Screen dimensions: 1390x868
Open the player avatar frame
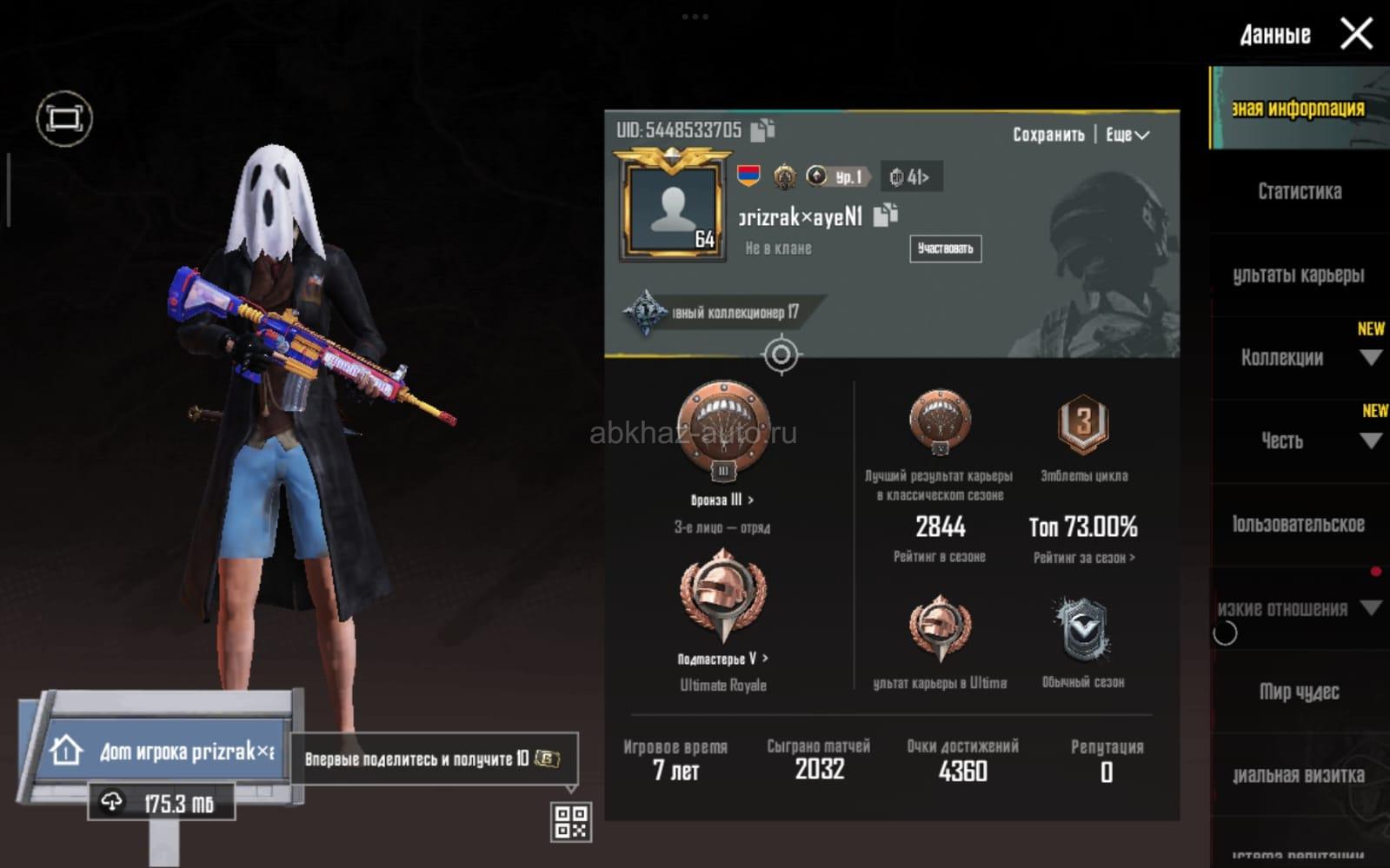click(x=672, y=209)
